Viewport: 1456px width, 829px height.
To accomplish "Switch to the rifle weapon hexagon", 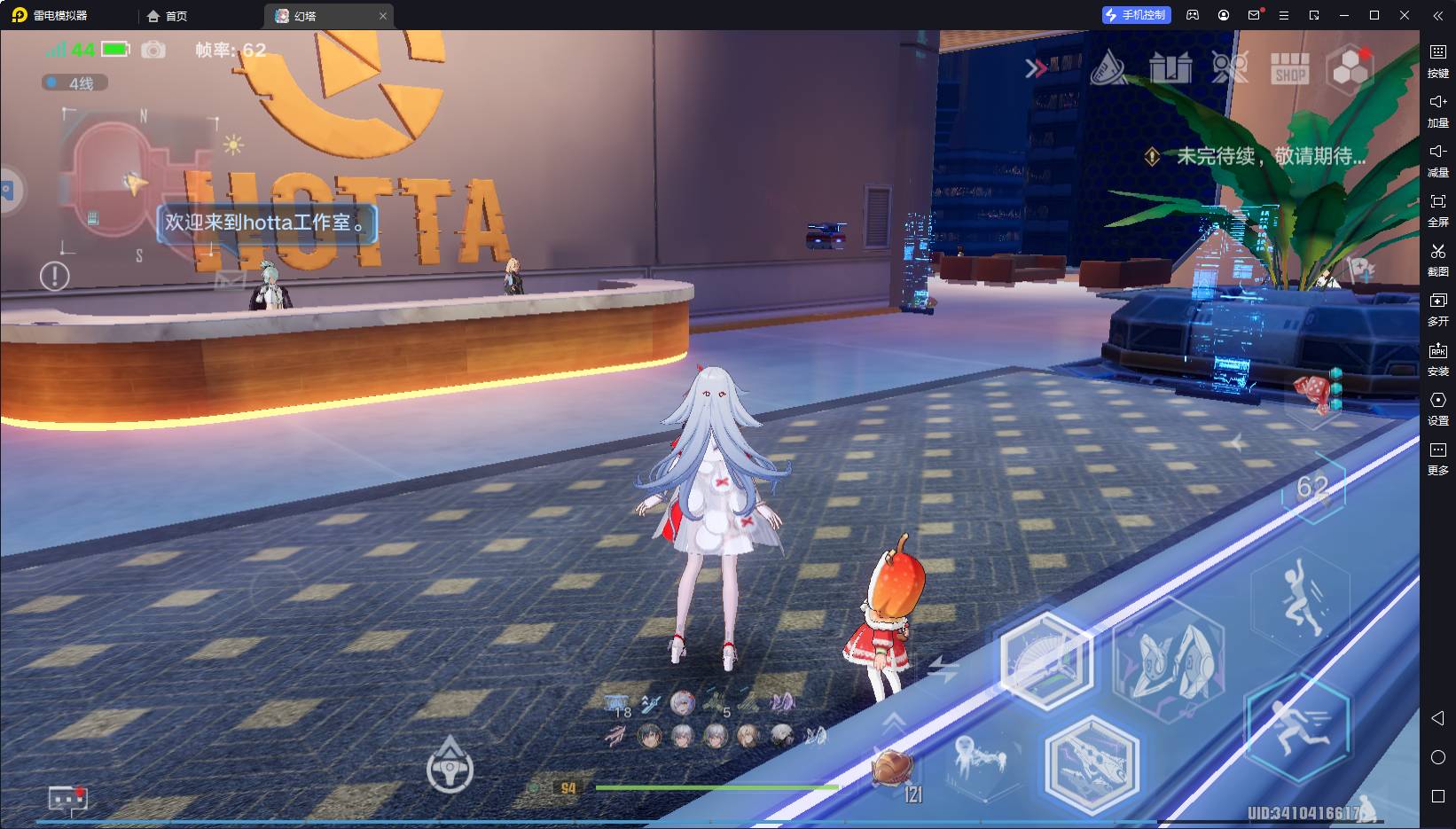I will [1092, 762].
